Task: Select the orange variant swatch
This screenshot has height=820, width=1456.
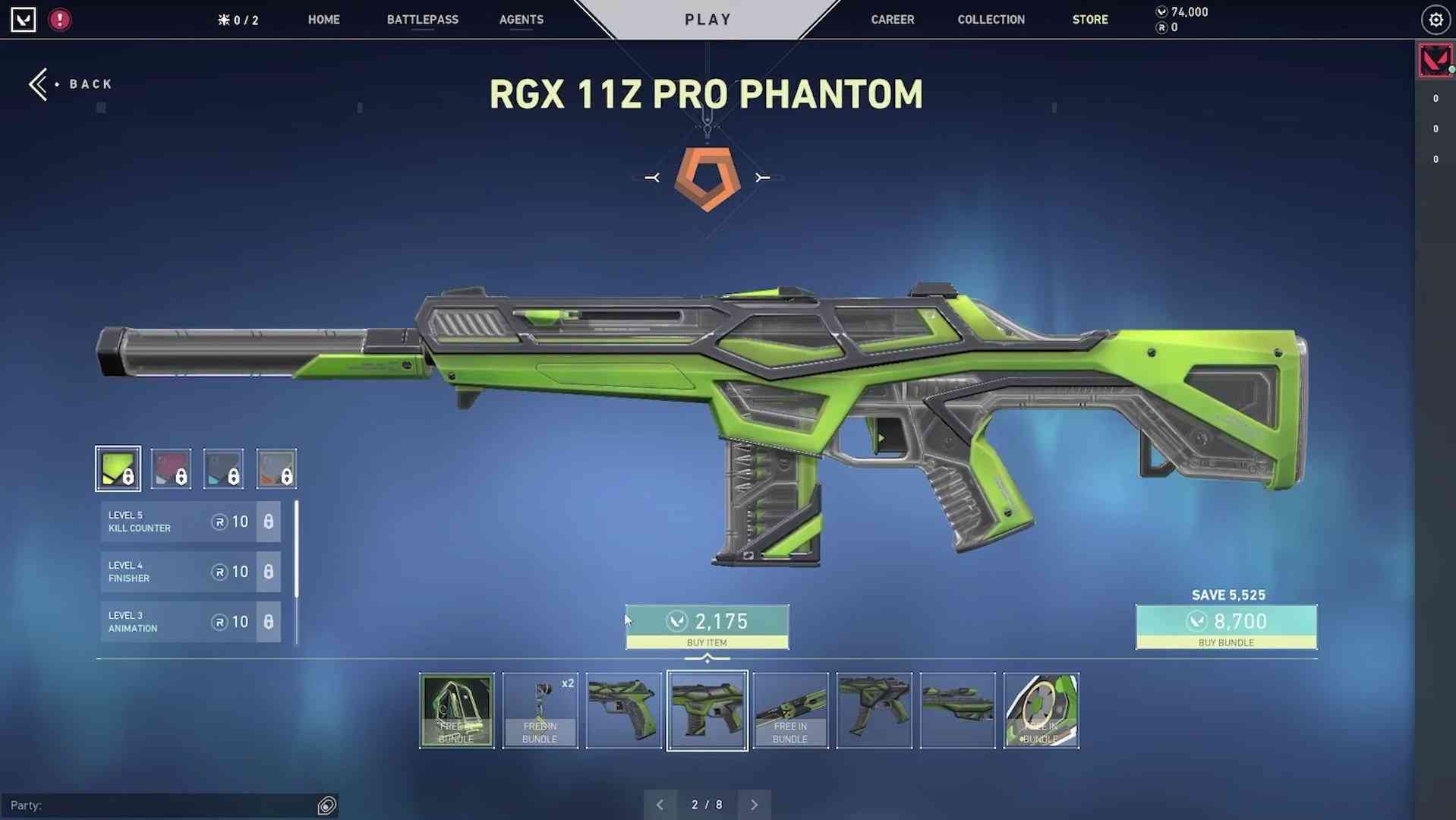Action: tap(276, 468)
